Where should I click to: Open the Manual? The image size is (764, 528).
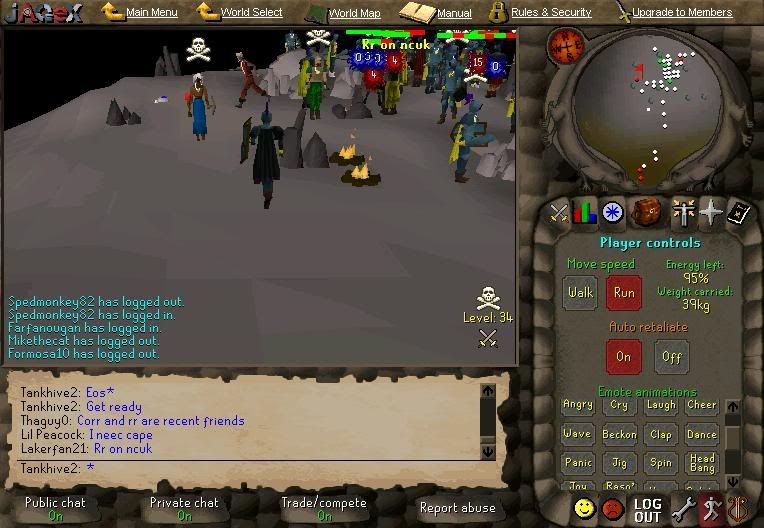click(453, 14)
